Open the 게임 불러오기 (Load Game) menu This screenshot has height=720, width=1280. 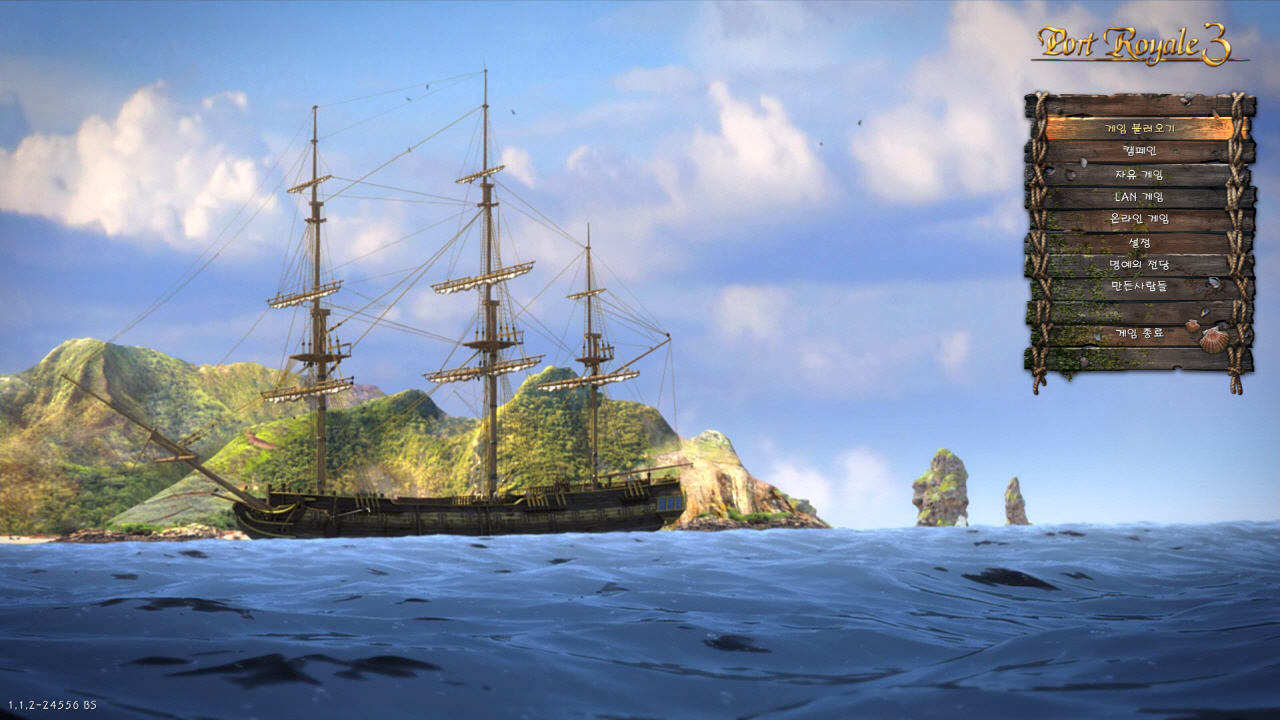1139,129
